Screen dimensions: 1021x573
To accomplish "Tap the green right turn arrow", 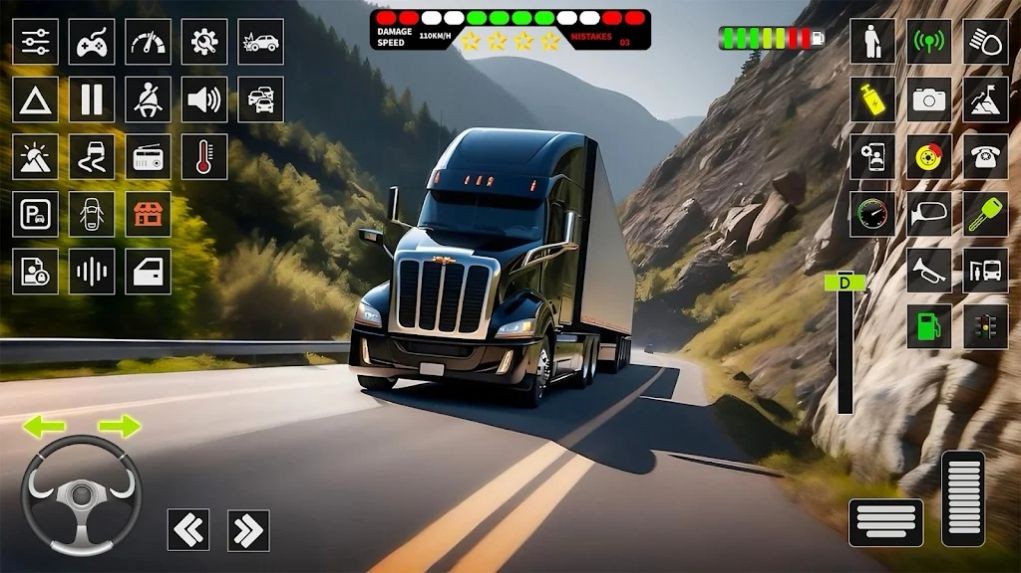I will pyautogui.click(x=120, y=427).
